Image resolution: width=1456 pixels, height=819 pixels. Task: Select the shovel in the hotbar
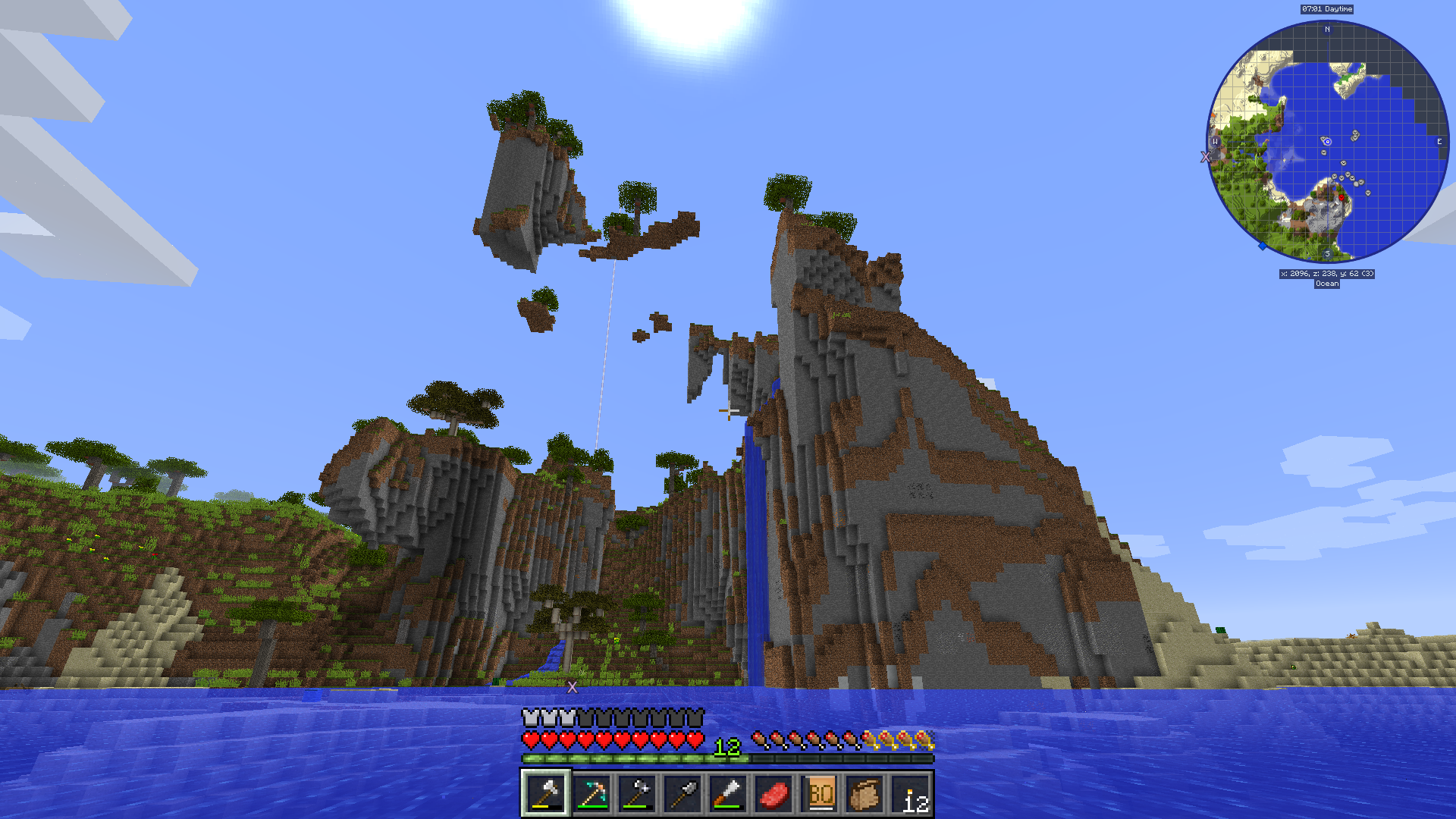tap(682, 794)
